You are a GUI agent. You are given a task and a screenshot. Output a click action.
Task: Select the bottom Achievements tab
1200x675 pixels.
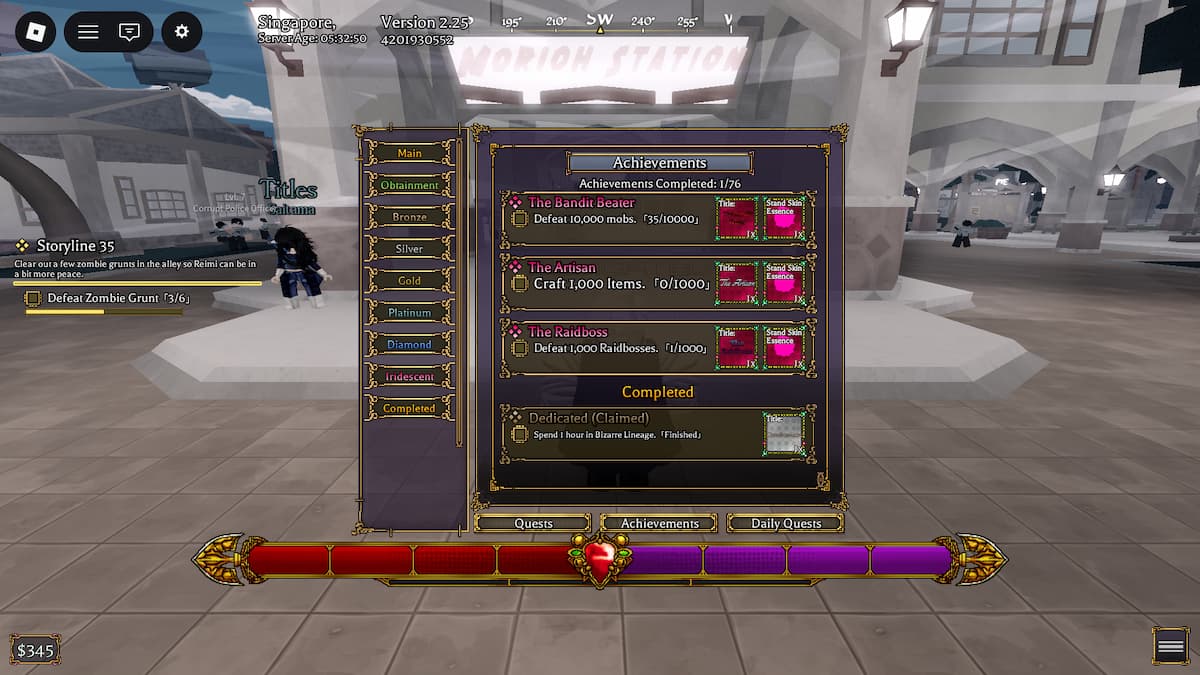(659, 523)
